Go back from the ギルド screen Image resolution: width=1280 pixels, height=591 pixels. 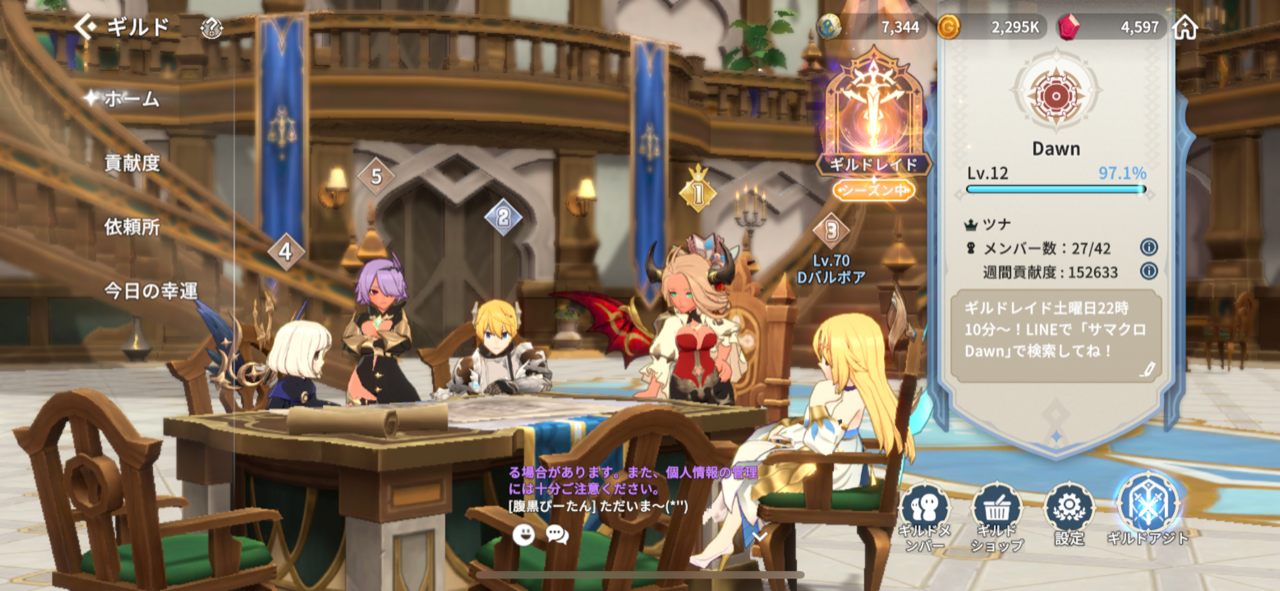point(87,27)
